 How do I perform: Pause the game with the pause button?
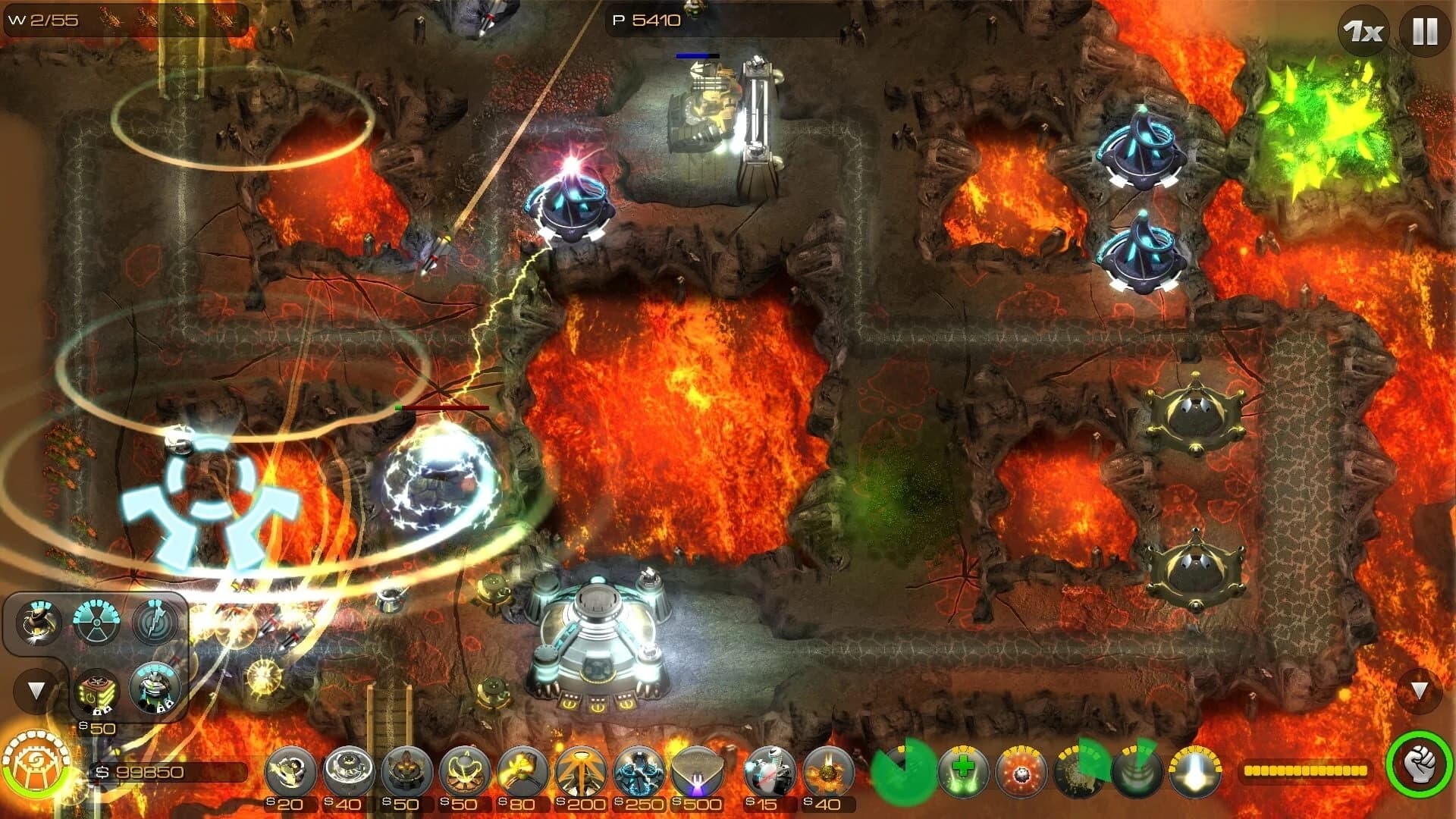coord(1424,30)
